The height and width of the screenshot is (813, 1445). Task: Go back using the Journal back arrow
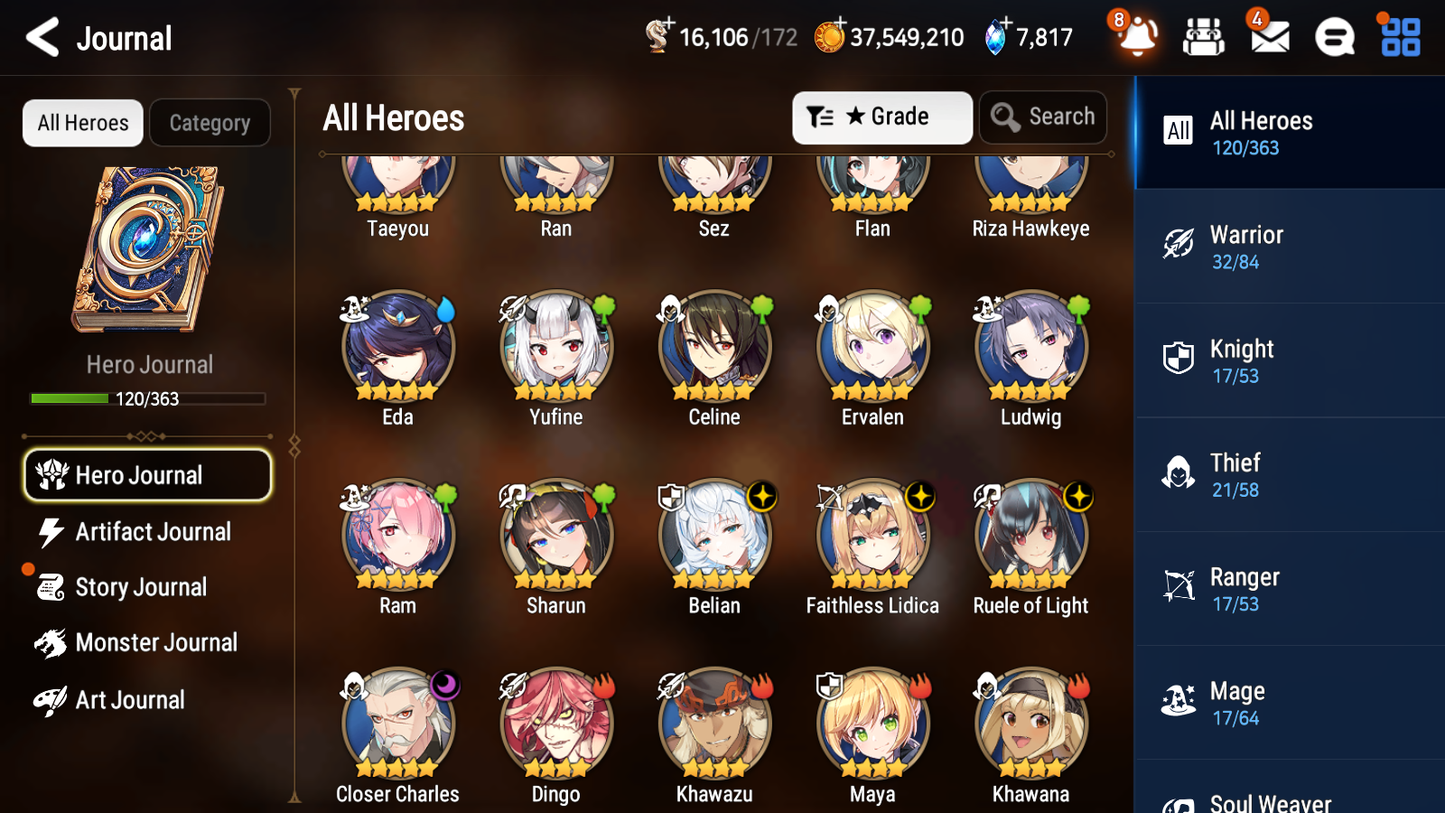tap(42, 37)
